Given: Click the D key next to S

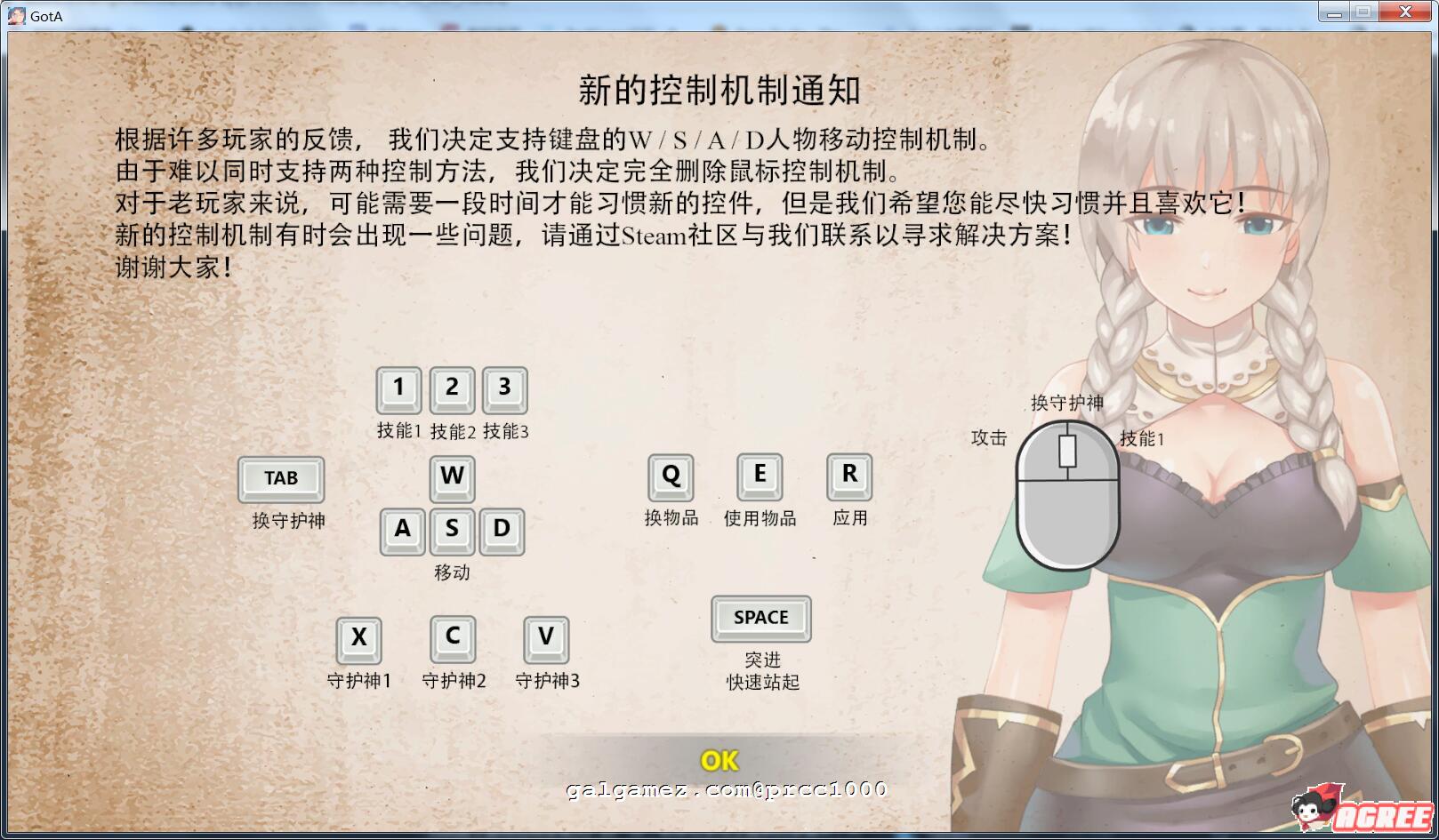Looking at the screenshot, I should point(502,531).
